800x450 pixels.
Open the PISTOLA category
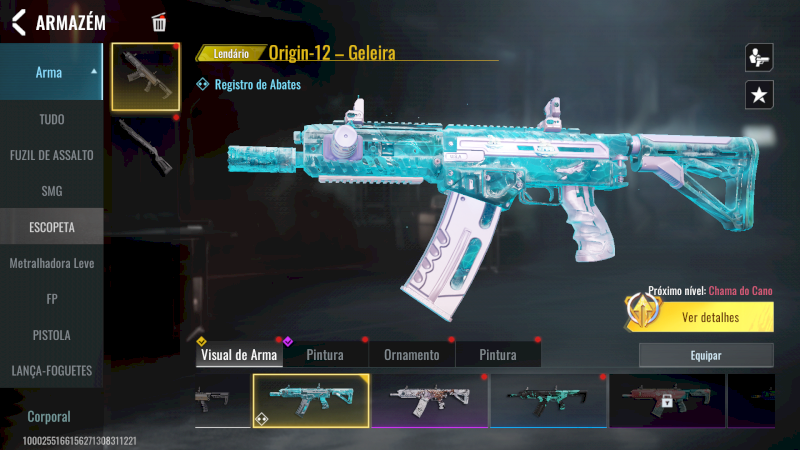pyautogui.click(x=52, y=335)
